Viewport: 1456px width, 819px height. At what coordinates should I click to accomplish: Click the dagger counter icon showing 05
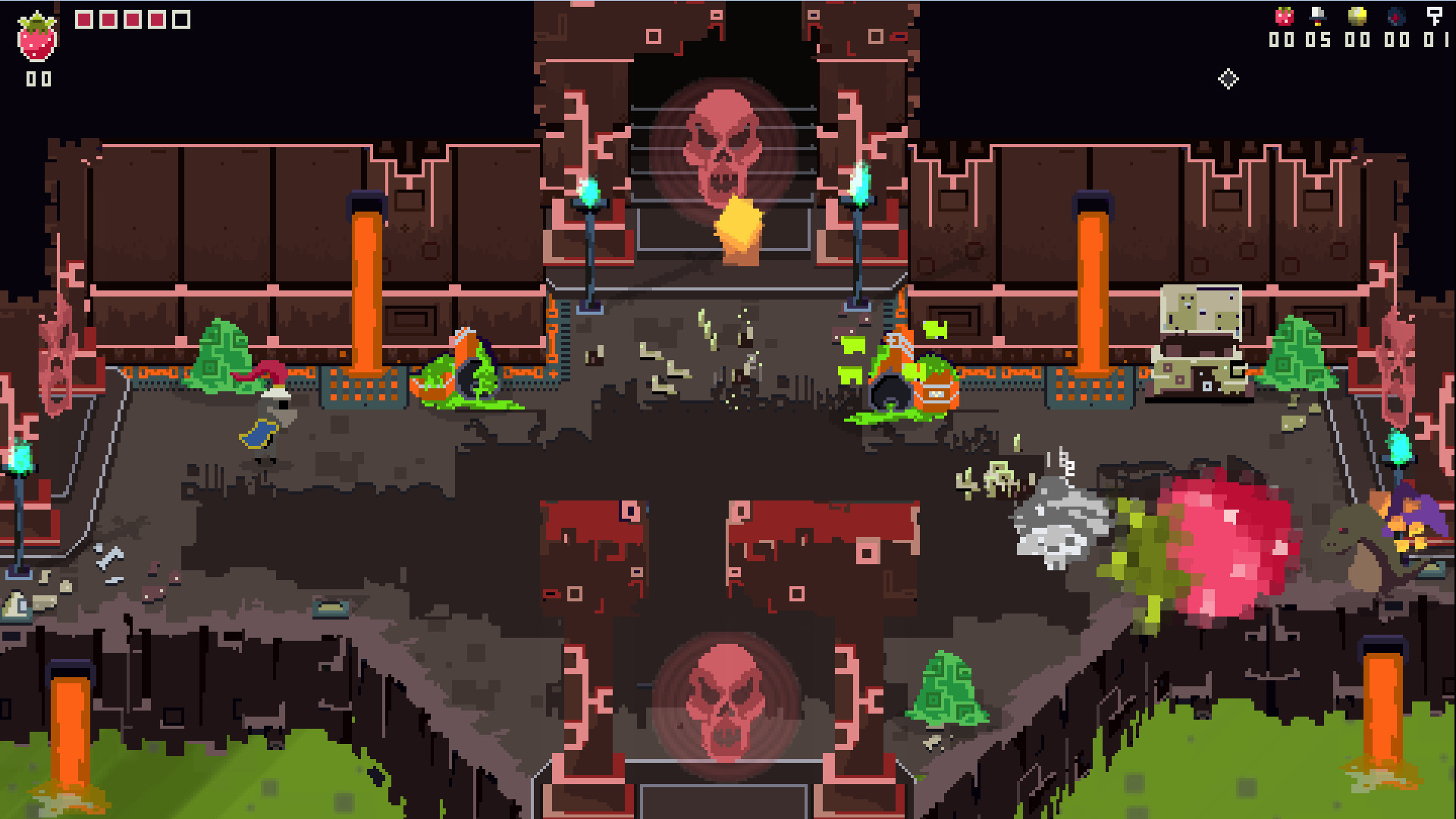tap(1319, 18)
